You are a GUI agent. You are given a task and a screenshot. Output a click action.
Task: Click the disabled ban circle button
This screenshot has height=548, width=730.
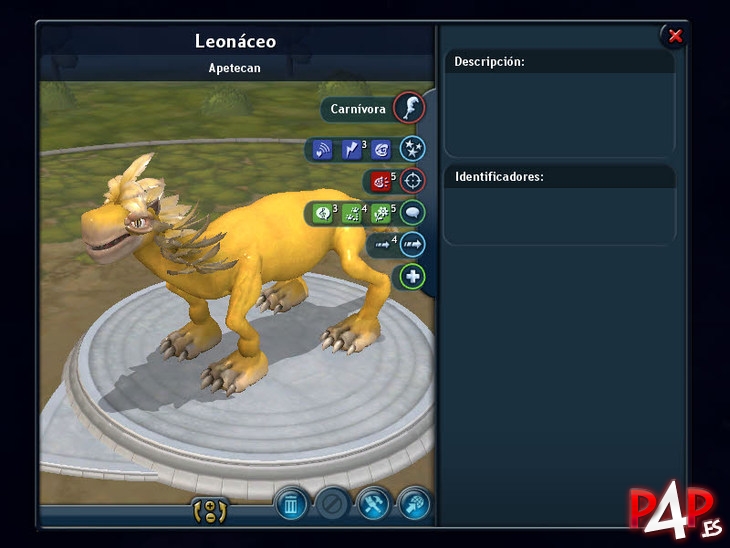(x=331, y=503)
